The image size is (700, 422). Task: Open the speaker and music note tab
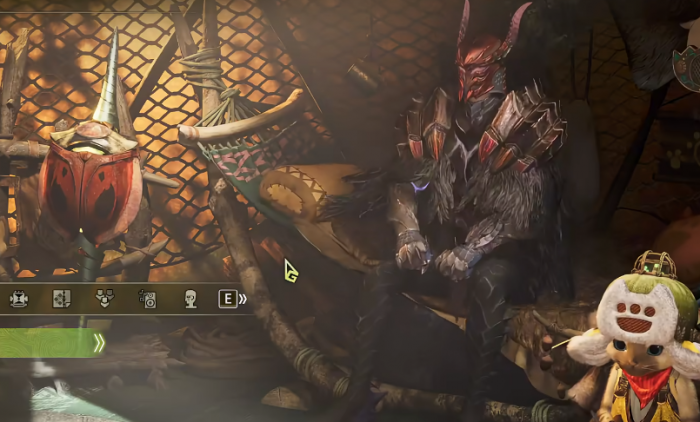147,299
